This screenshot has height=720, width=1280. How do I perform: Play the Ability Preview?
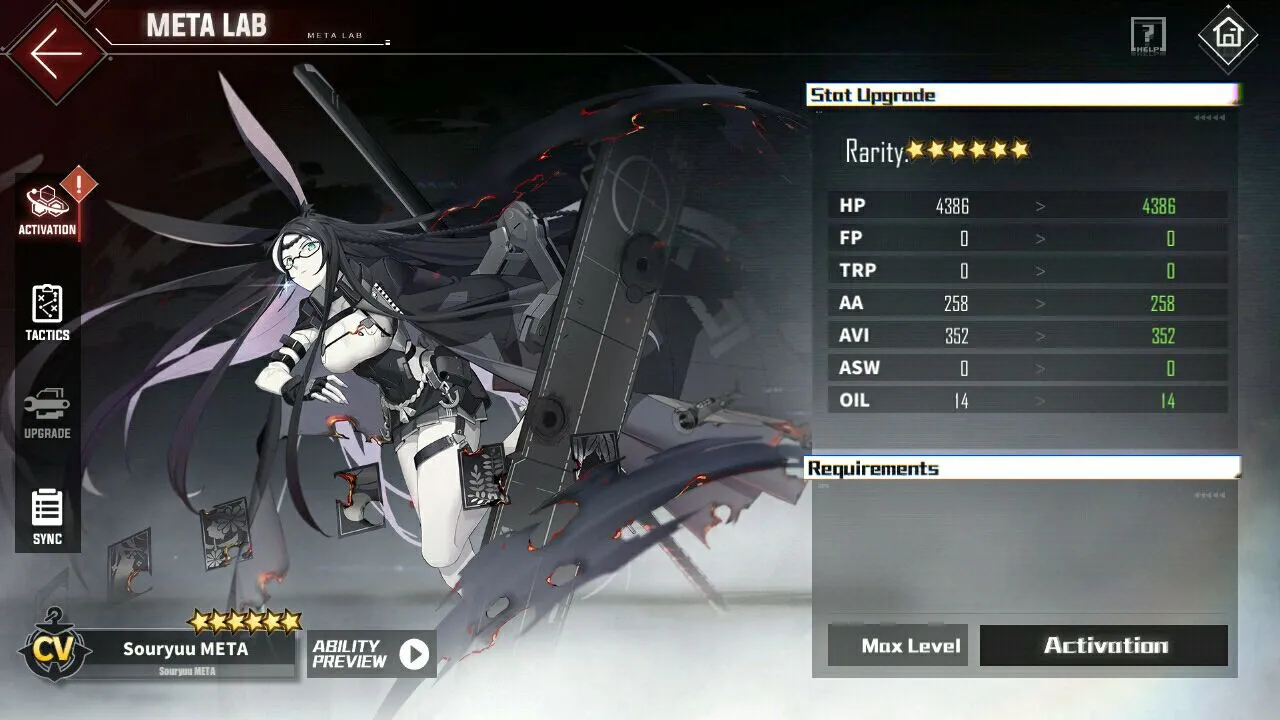371,654
